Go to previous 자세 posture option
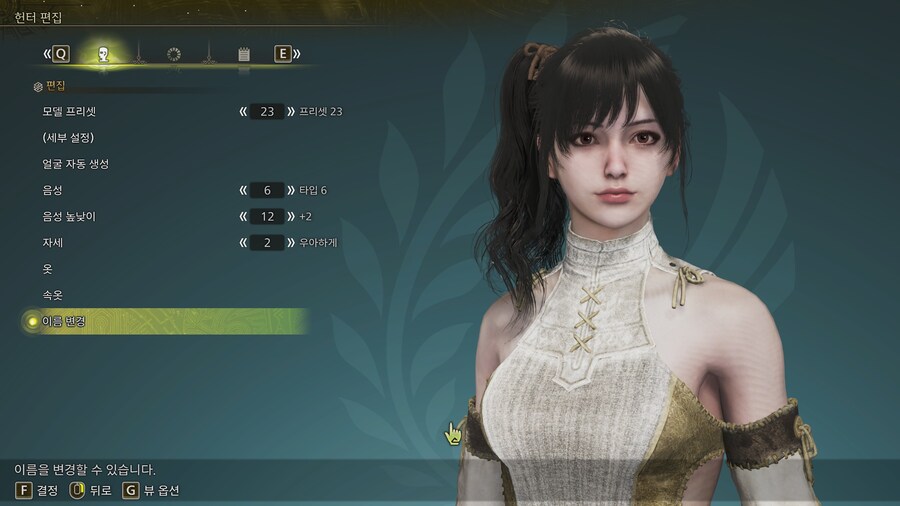Screen dimensions: 900x506 (243, 243)
